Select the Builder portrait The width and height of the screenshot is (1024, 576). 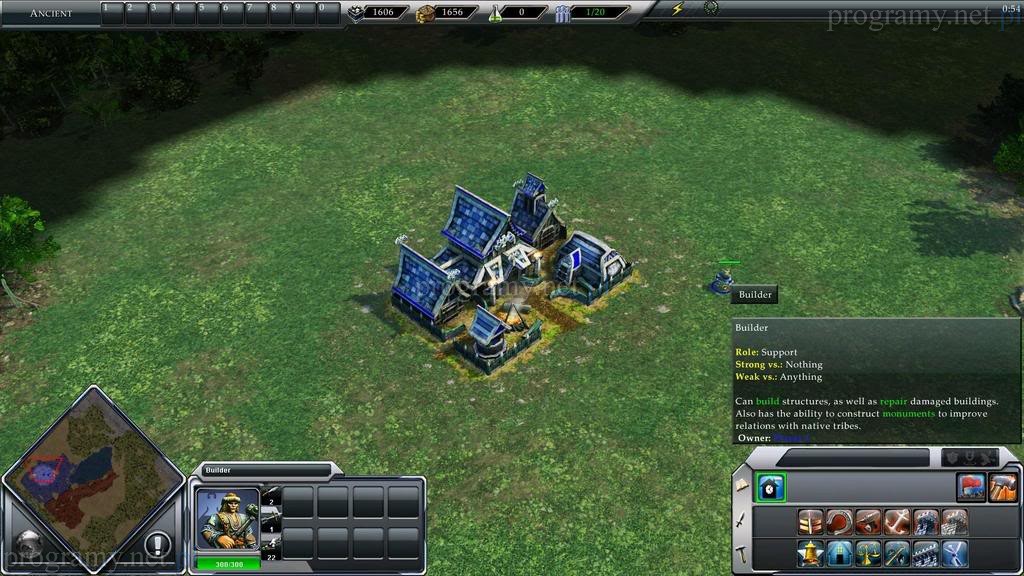[227, 519]
